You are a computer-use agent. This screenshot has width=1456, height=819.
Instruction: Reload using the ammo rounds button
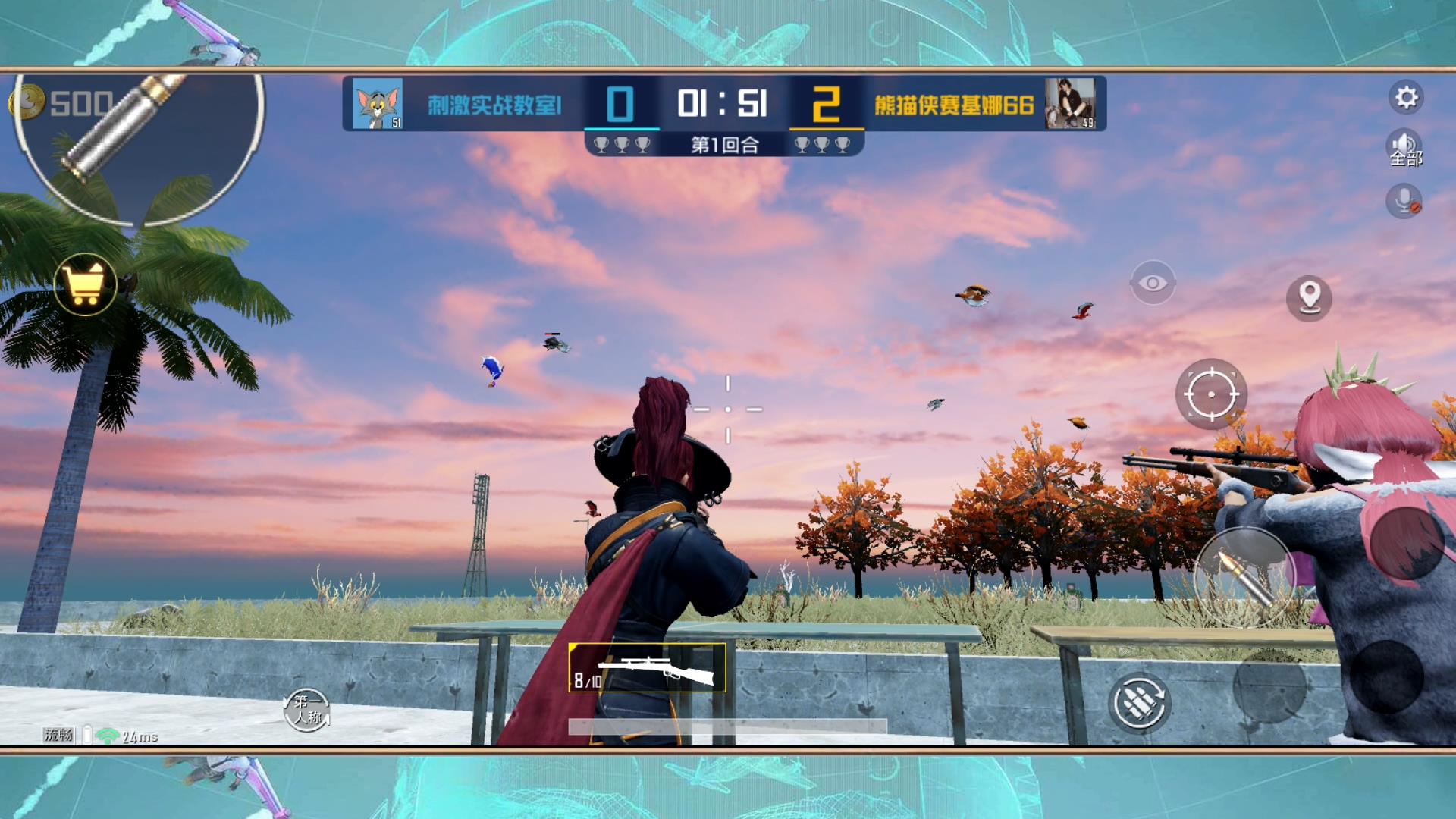1139,703
